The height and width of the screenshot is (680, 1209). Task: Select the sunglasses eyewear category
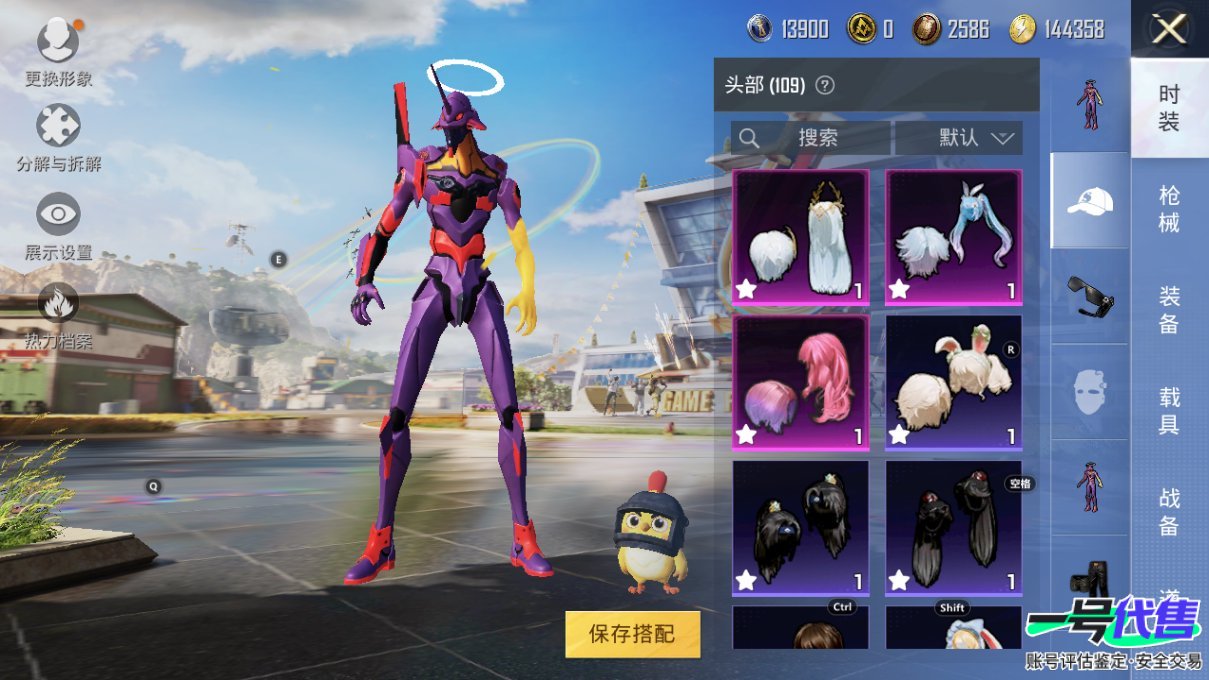(x=1089, y=296)
